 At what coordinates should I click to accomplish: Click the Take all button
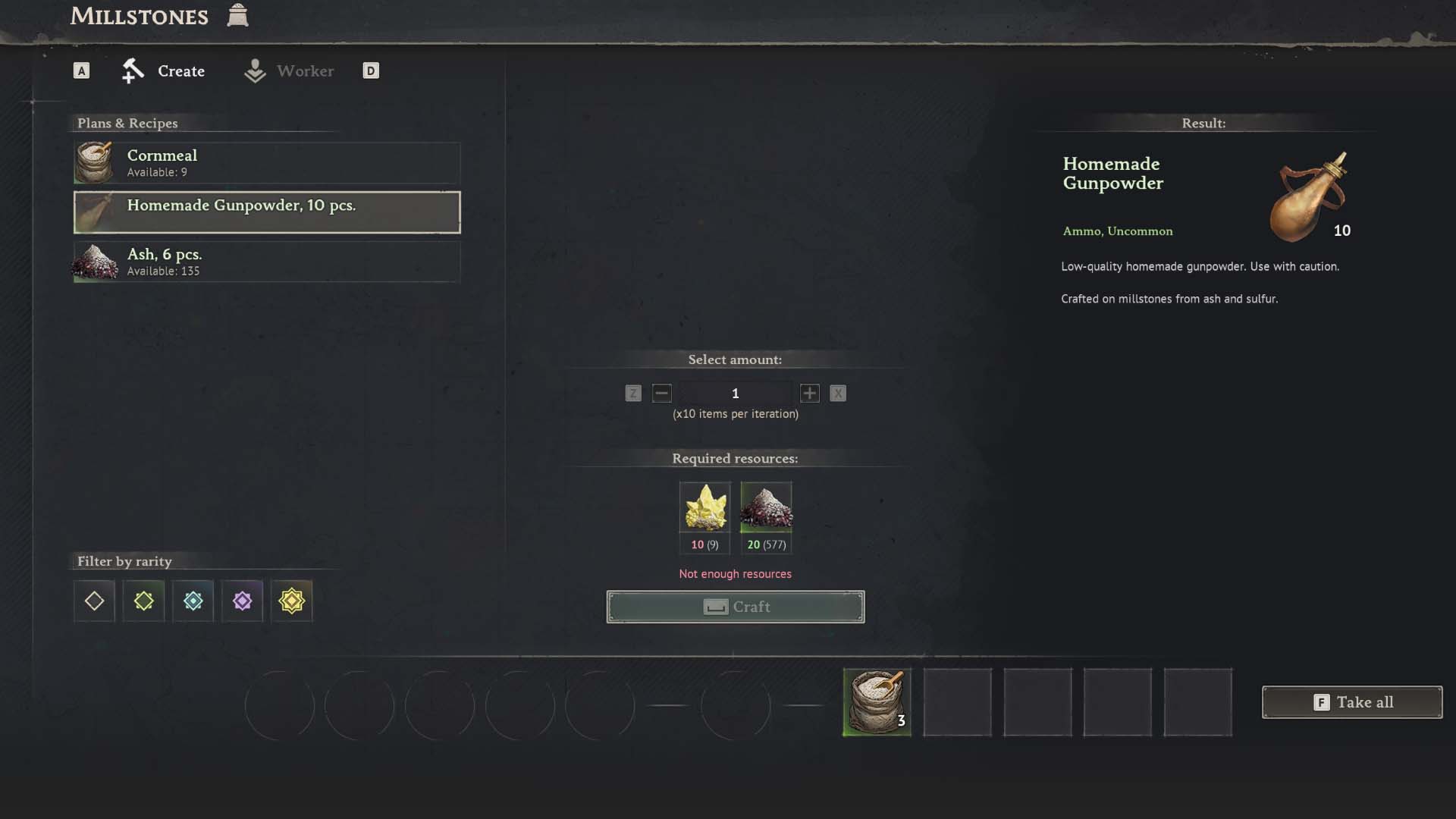[1352, 702]
